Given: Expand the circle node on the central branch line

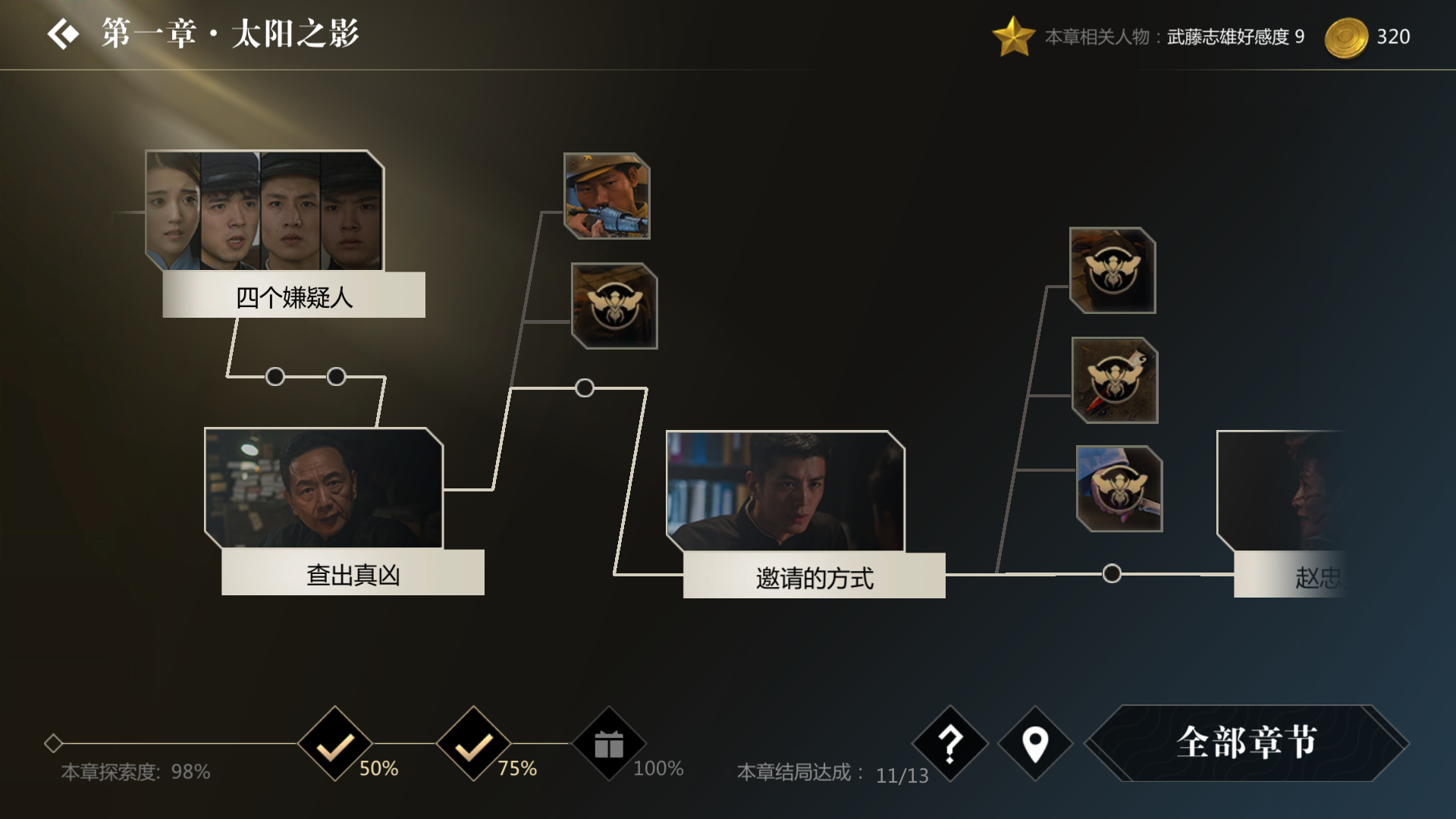Looking at the screenshot, I should click(x=584, y=388).
